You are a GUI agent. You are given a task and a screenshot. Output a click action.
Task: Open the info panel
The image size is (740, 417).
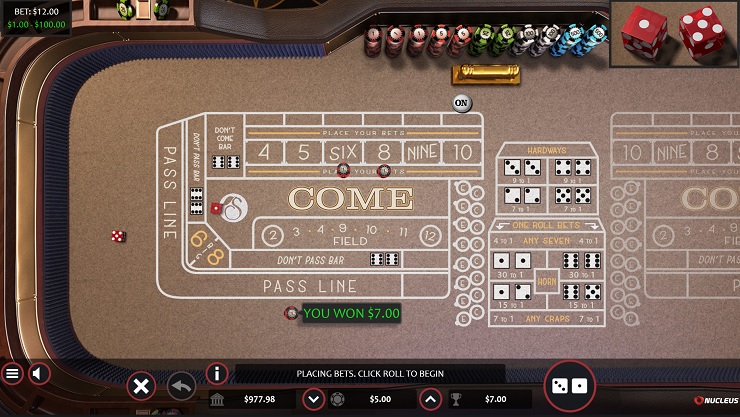(x=217, y=374)
